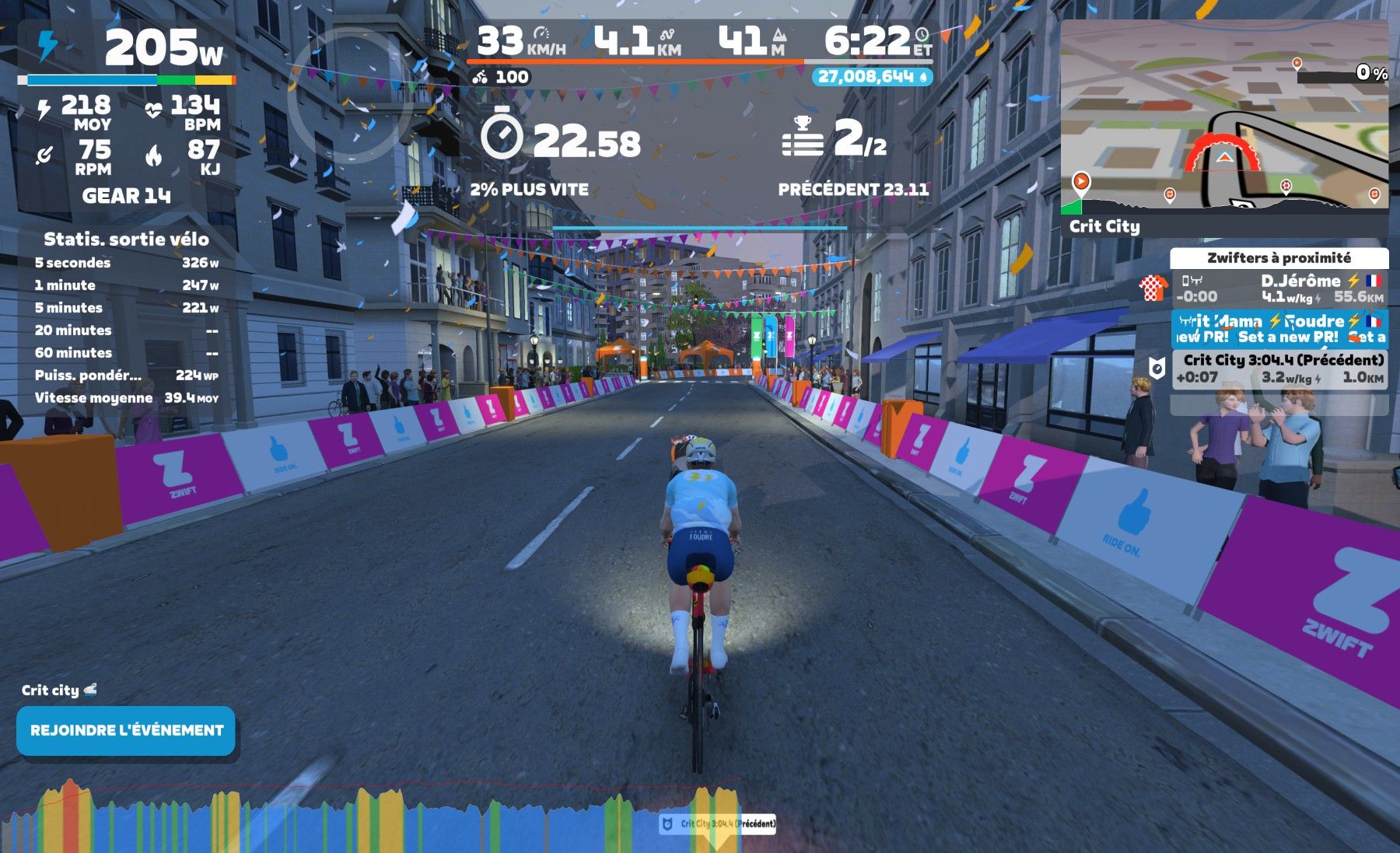
Task: Click the Zwifters à proximité header
Action: pos(1279,258)
